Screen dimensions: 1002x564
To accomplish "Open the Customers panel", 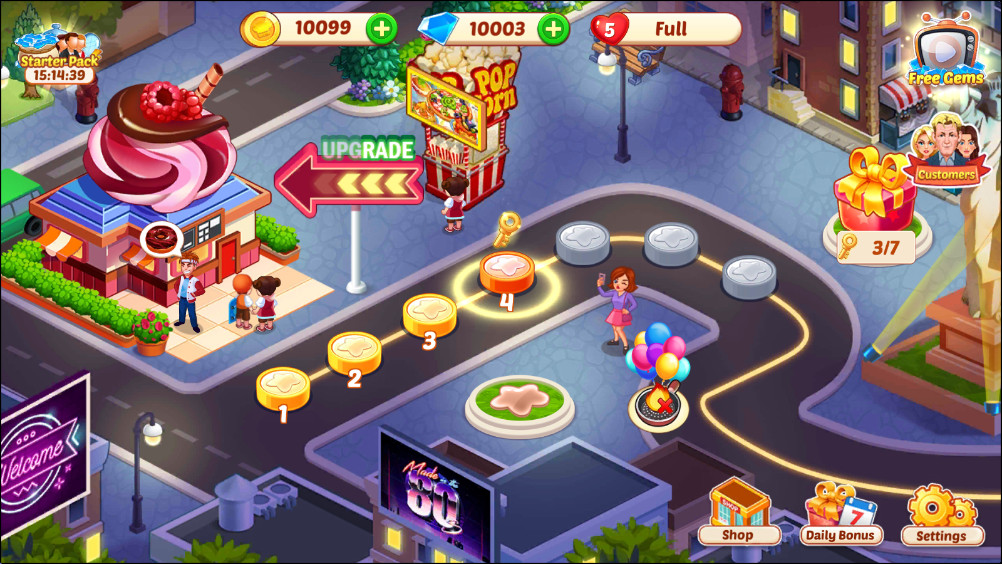I will click(945, 155).
